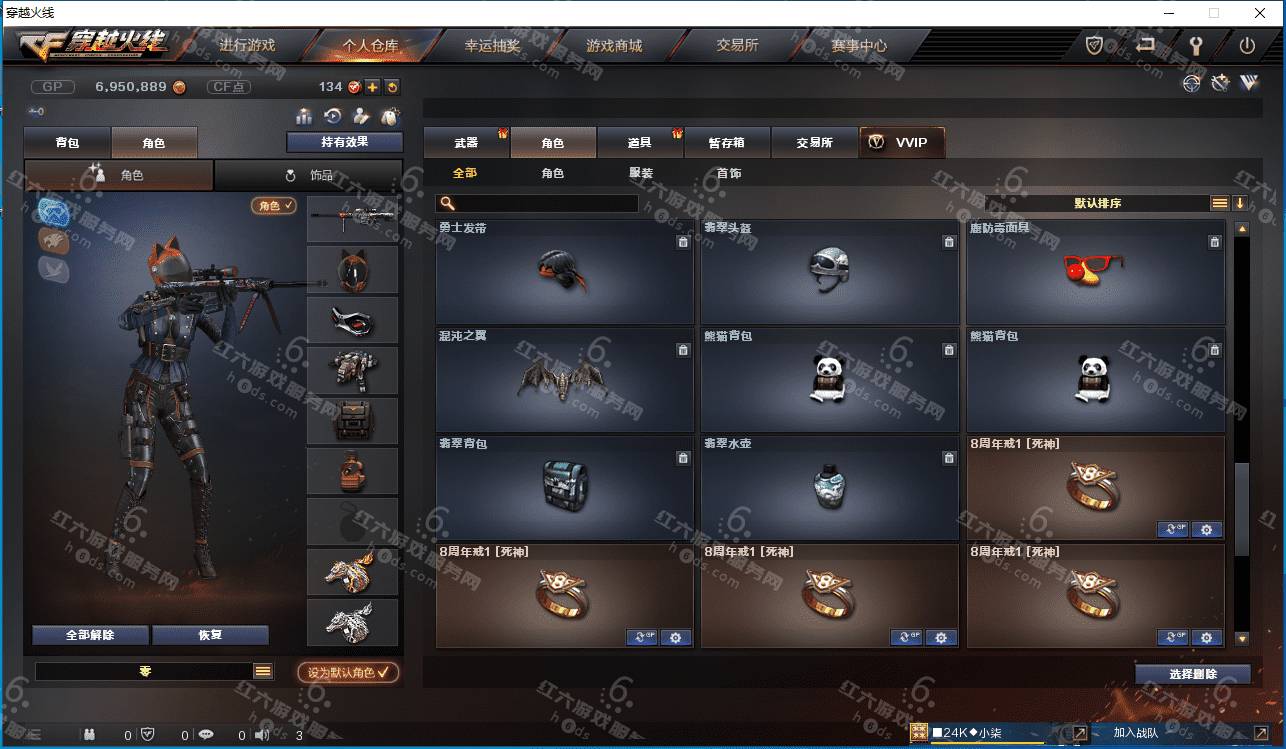Choose the 翡翠背包 backpack item

(564, 487)
